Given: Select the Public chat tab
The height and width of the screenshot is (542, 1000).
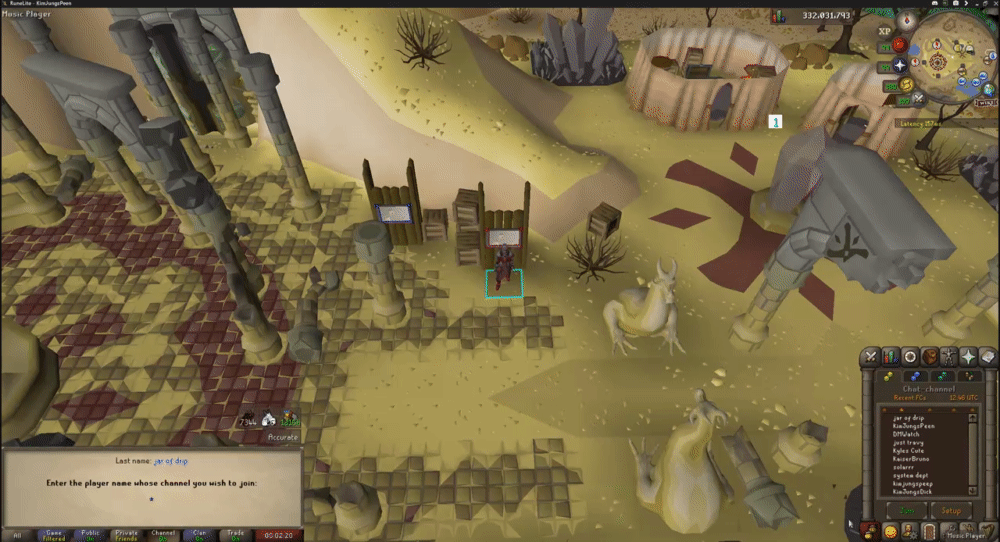Looking at the screenshot, I should point(90,535).
